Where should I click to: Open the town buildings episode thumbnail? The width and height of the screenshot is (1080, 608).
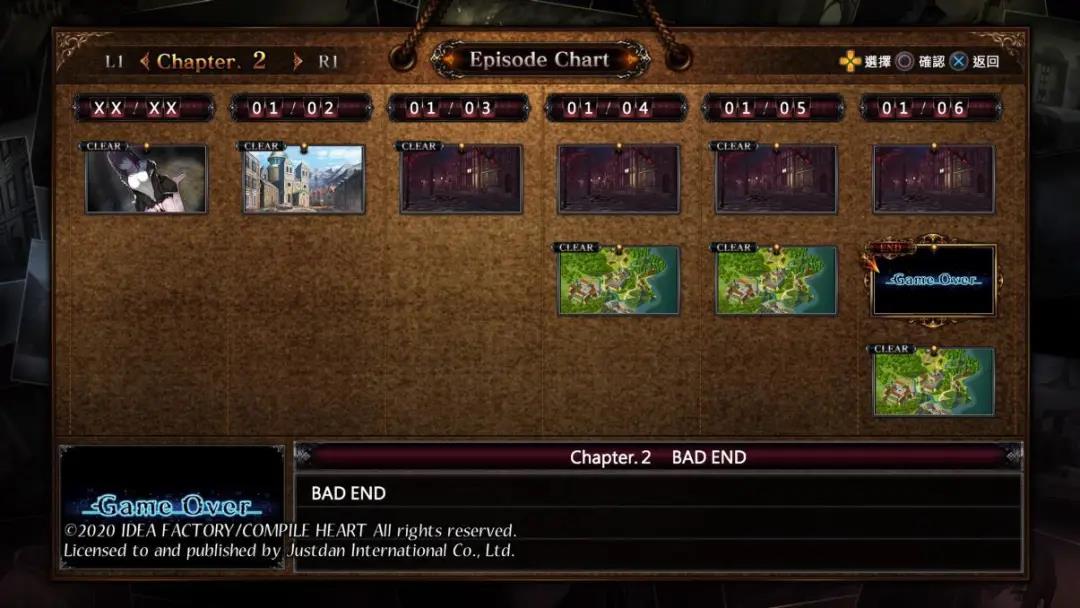coord(303,179)
